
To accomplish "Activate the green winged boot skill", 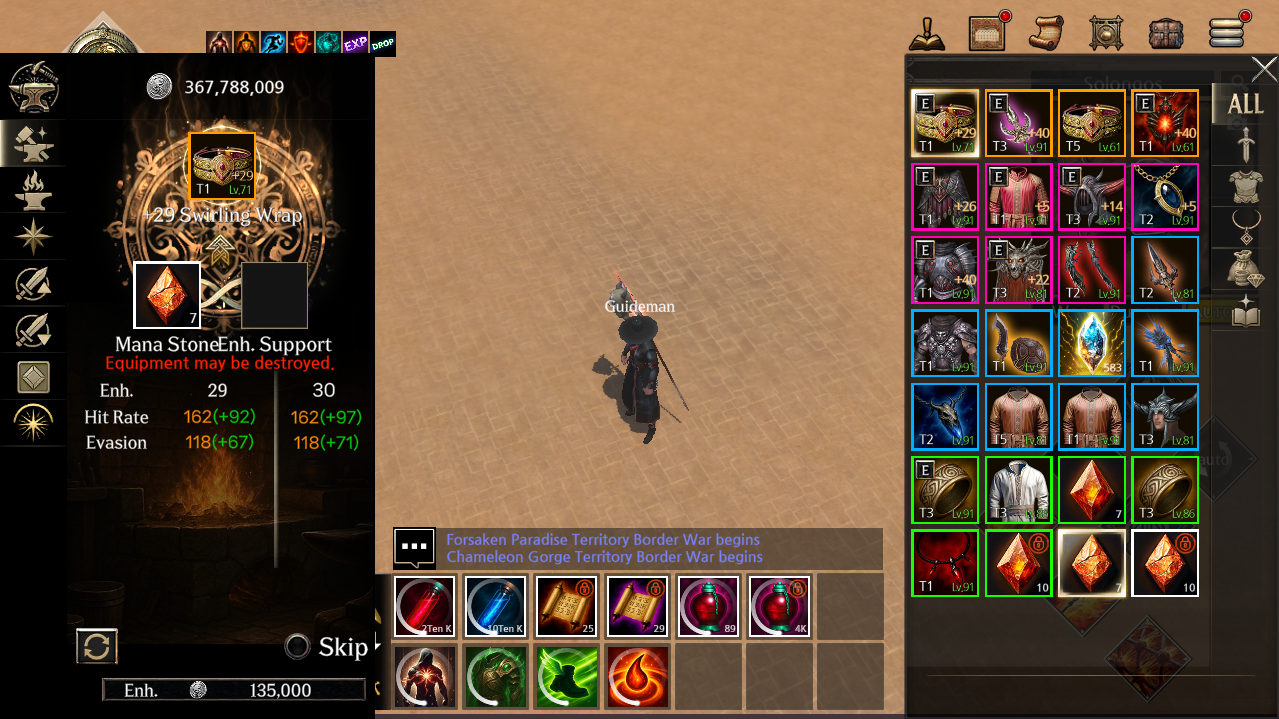I will [x=566, y=675].
